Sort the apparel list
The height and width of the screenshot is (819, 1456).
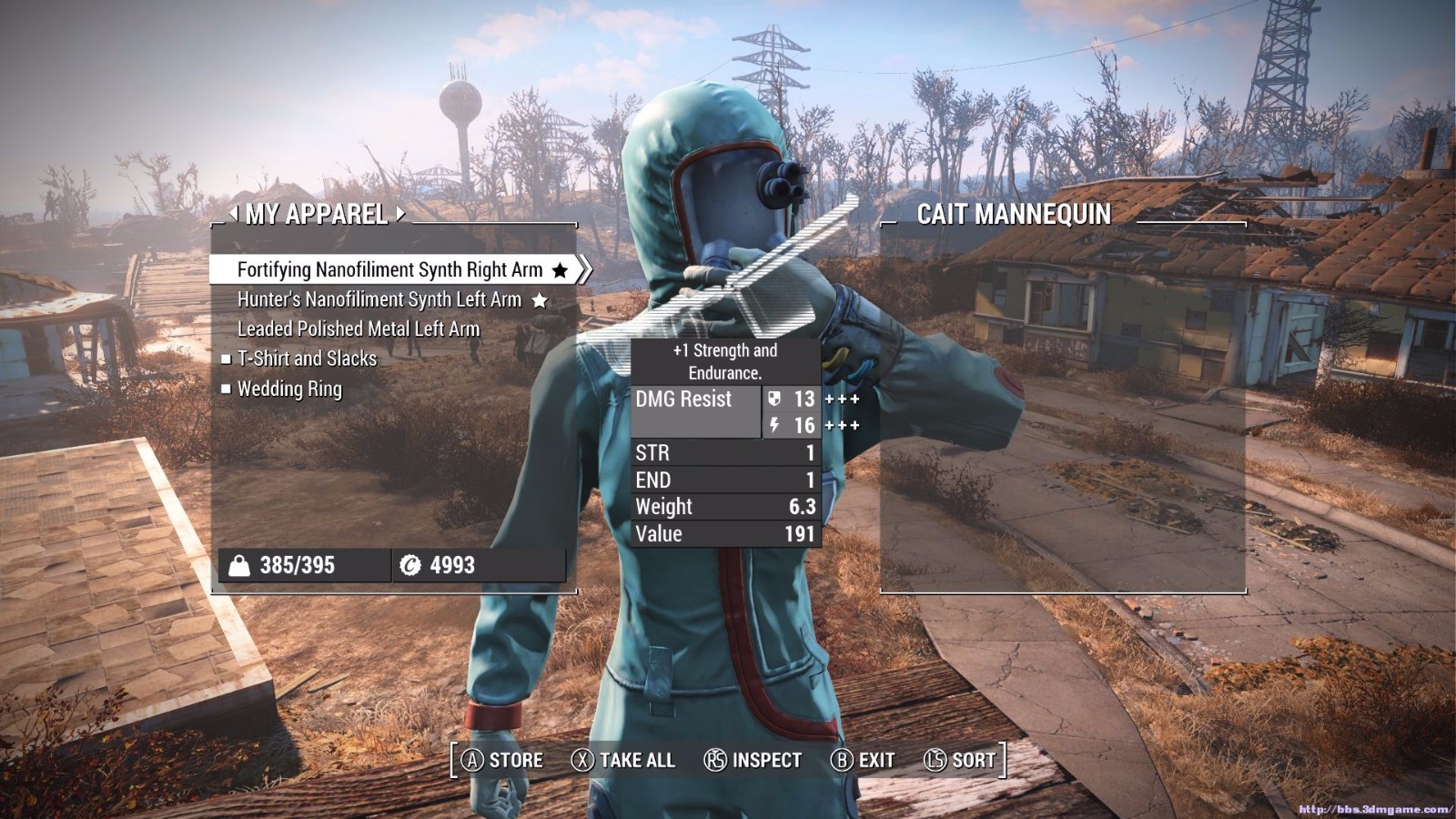[960, 760]
